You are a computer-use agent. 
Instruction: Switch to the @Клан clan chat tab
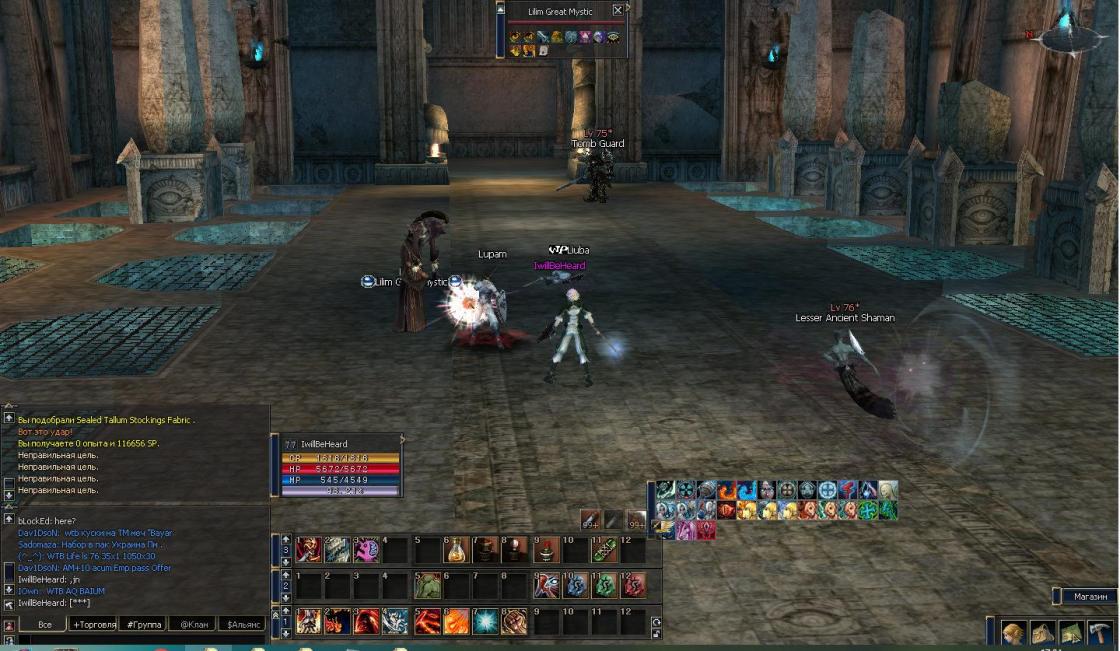[x=192, y=624]
